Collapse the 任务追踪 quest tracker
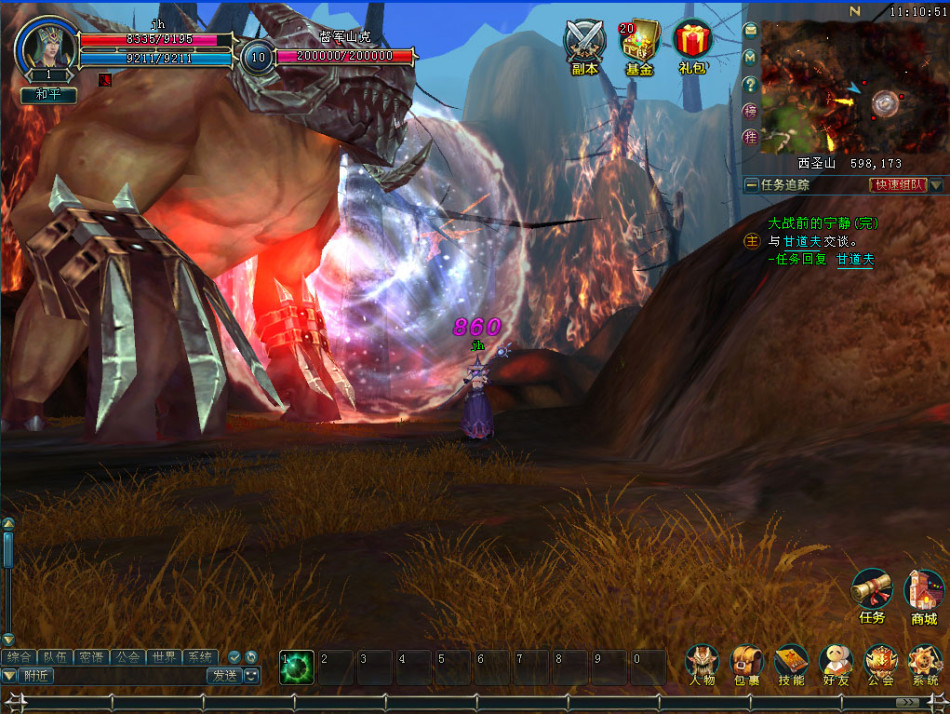Screen dimensions: 950x714 click(x=752, y=185)
